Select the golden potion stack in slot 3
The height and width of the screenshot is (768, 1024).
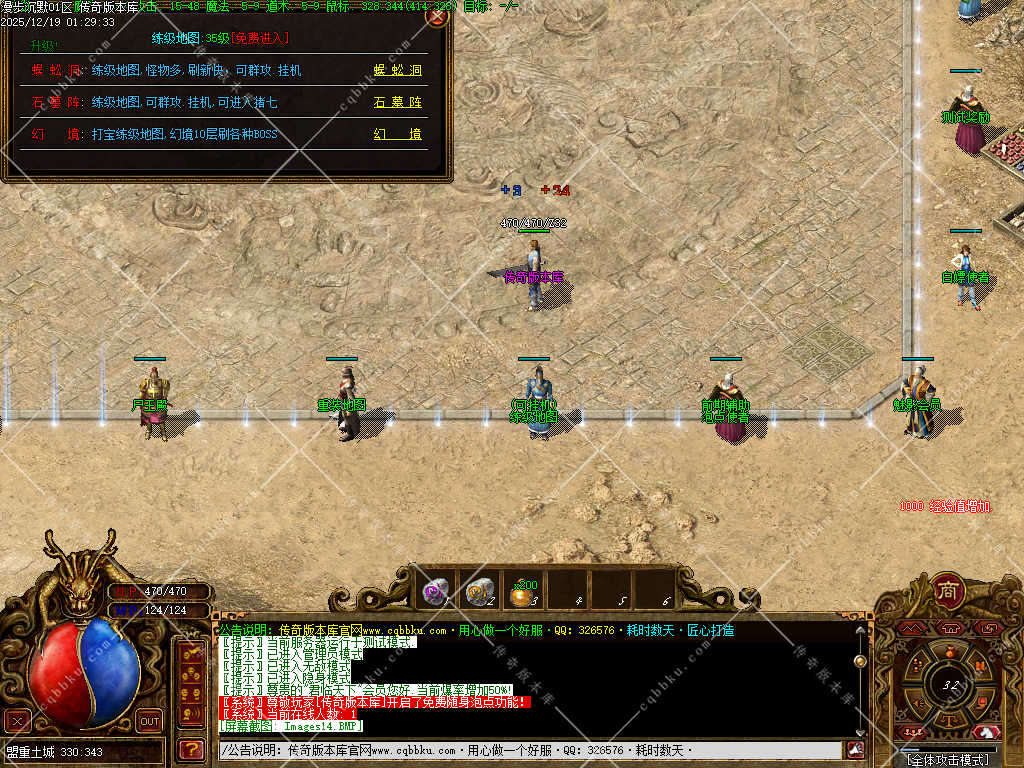click(x=524, y=592)
